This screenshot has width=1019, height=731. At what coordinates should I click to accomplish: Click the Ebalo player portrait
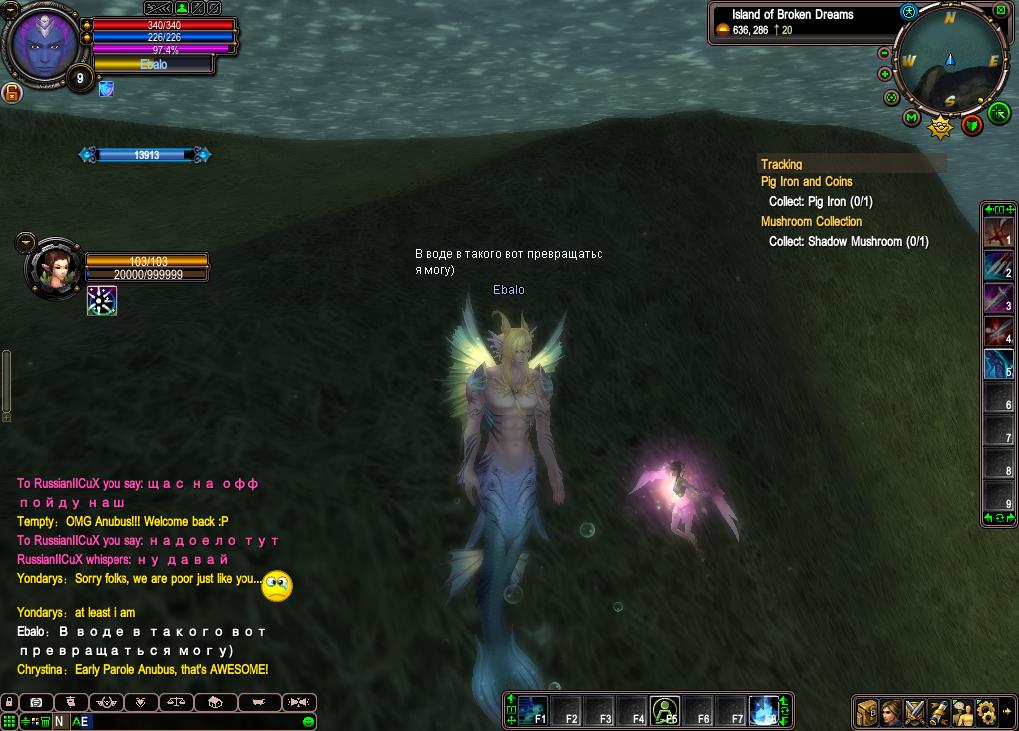tap(44, 46)
